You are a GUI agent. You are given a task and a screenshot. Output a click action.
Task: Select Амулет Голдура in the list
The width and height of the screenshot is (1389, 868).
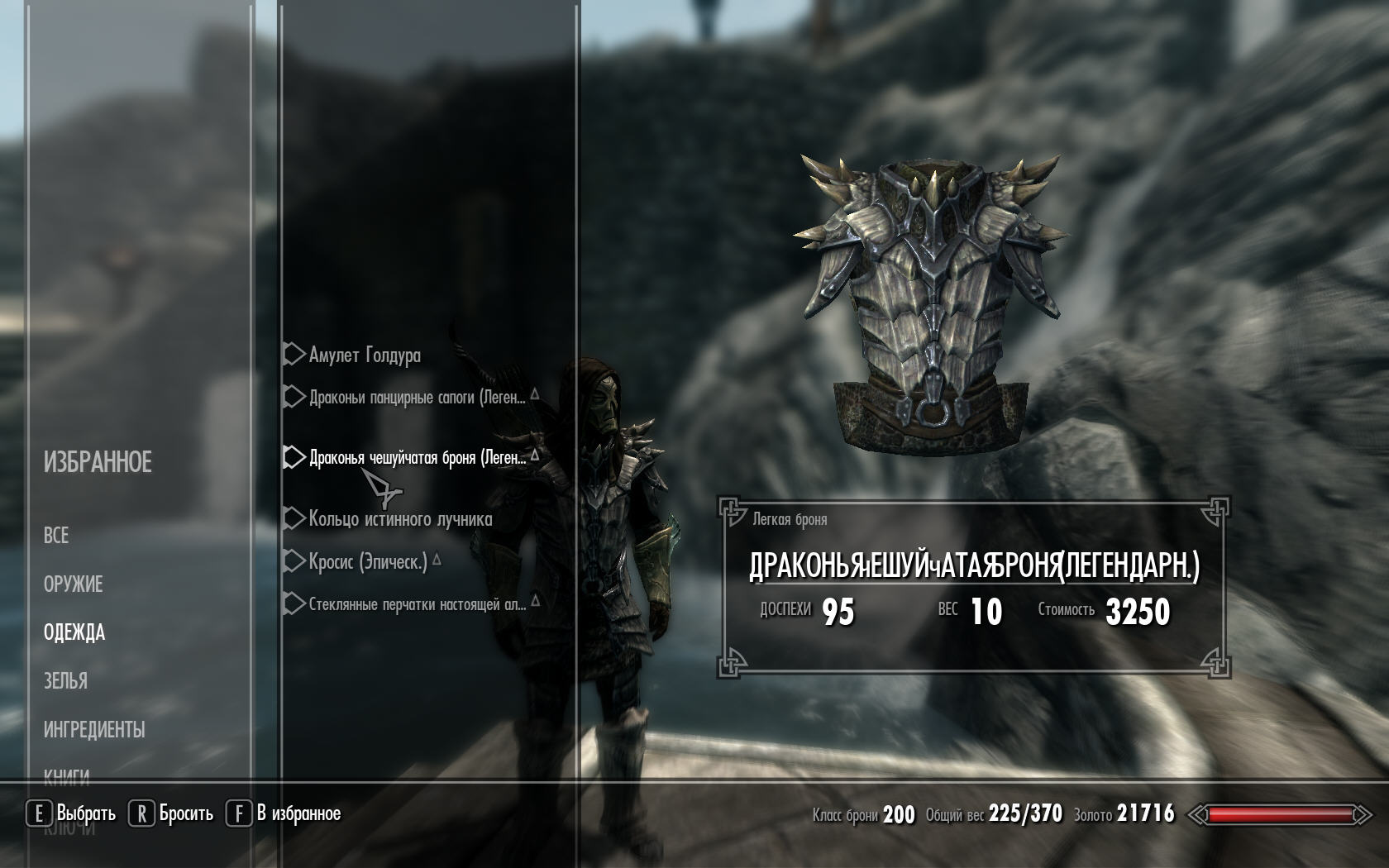[x=365, y=355]
